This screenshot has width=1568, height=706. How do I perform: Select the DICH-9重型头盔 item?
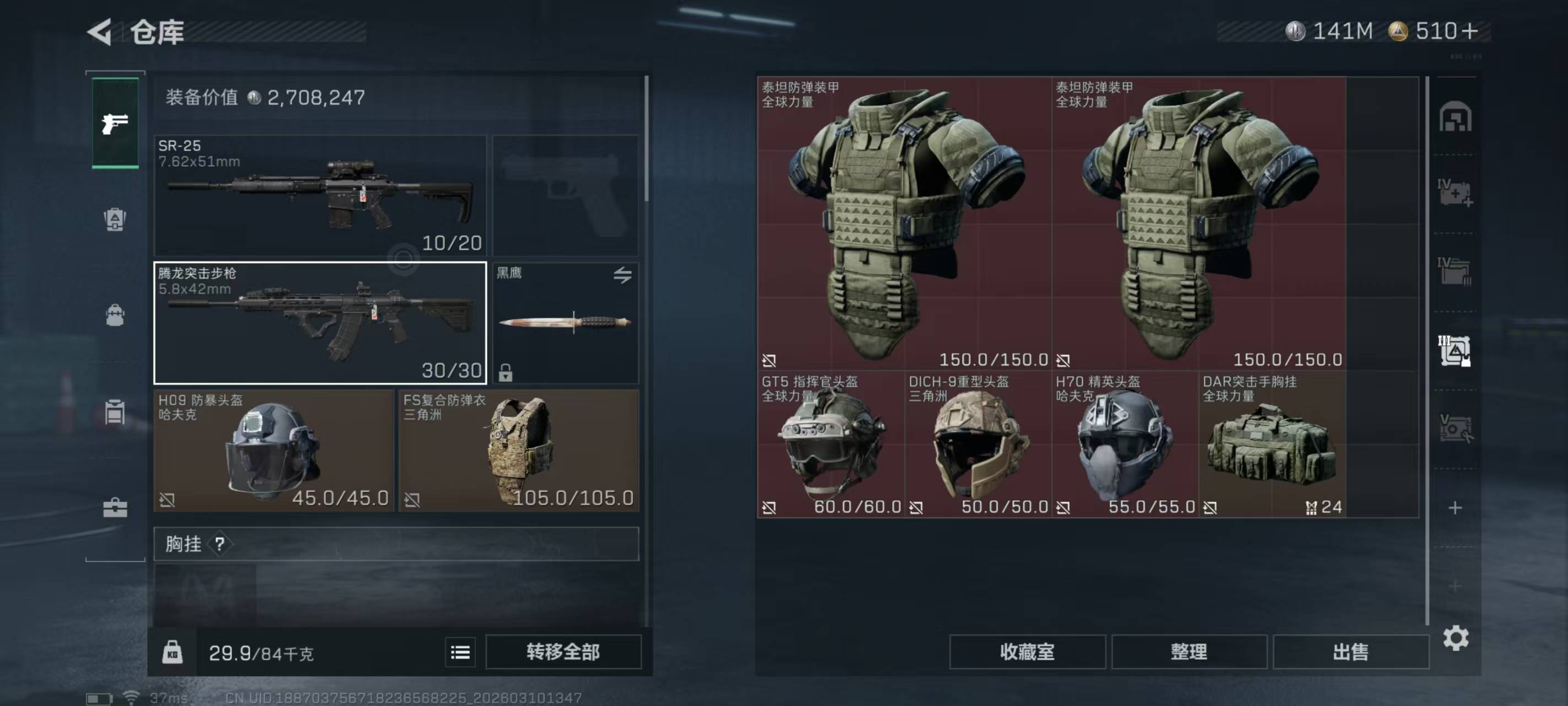[x=978, y=445]
